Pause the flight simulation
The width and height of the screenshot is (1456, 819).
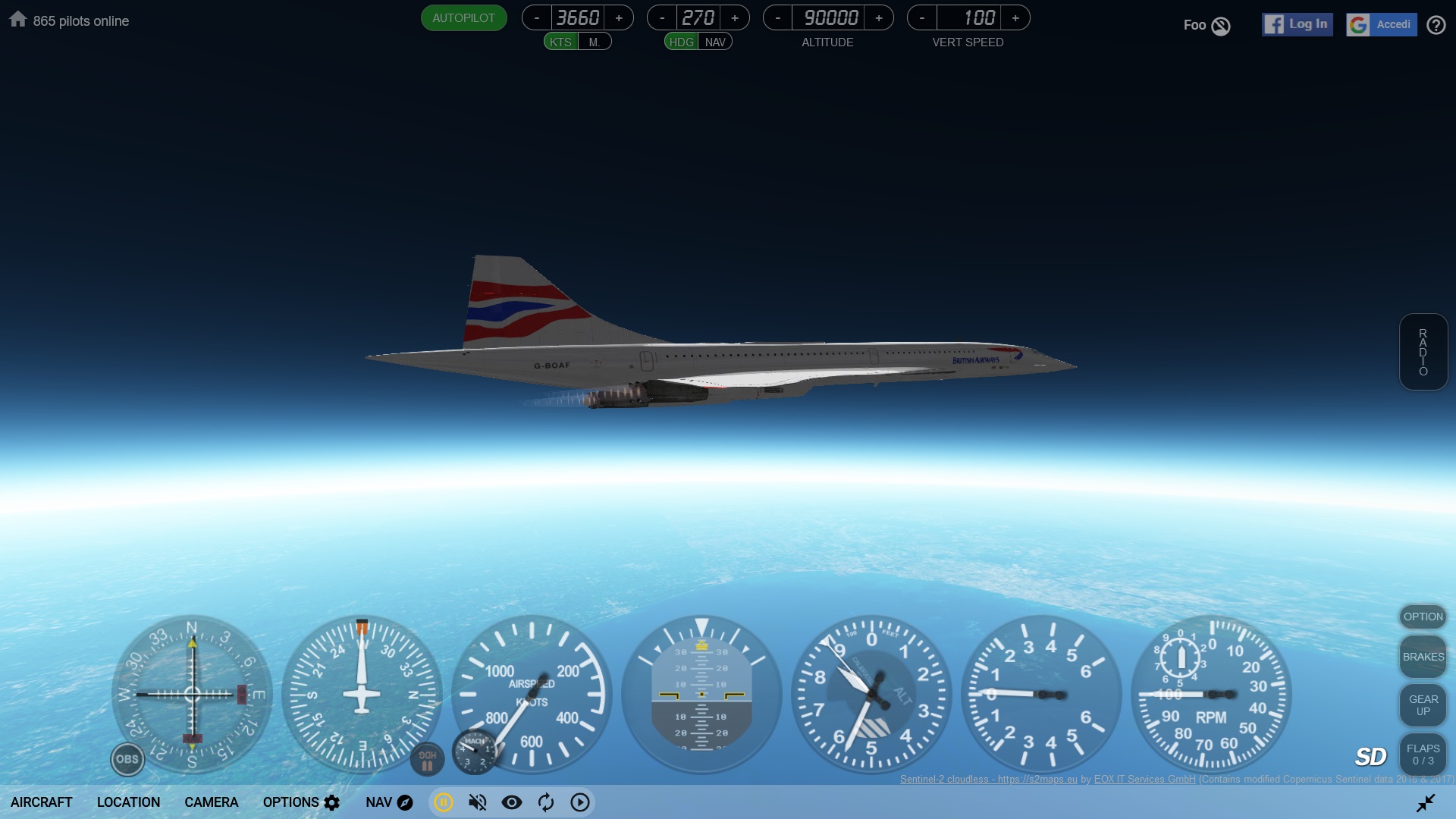[x=444, y=802]
